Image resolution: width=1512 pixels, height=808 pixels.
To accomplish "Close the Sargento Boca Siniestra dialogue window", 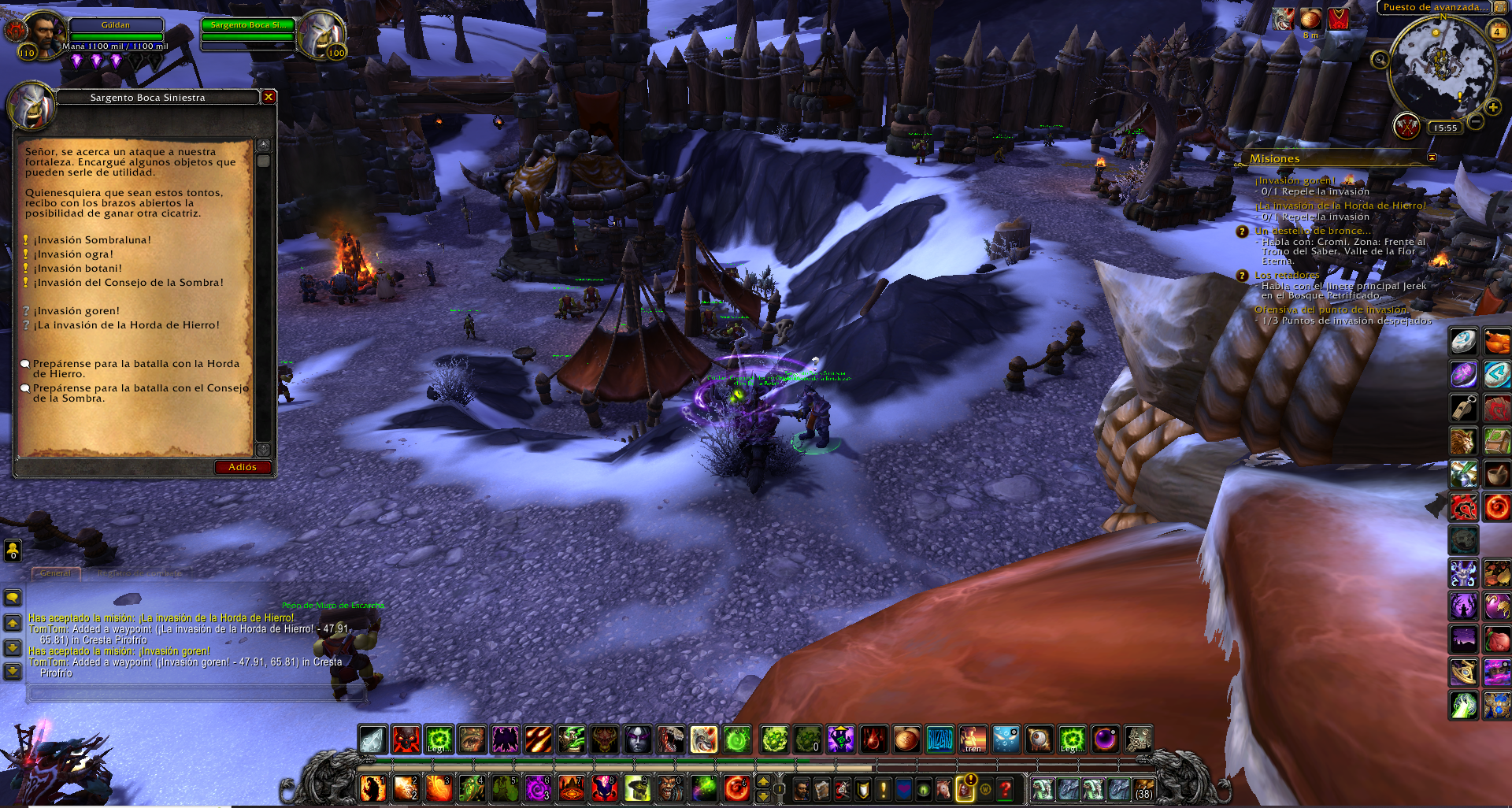I will point(269,97).
